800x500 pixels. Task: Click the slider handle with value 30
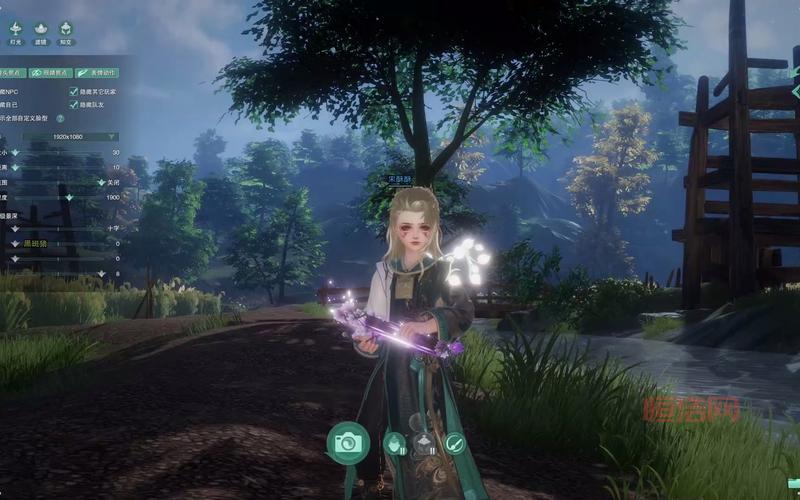pyautogui.click(x=14, y=152)
